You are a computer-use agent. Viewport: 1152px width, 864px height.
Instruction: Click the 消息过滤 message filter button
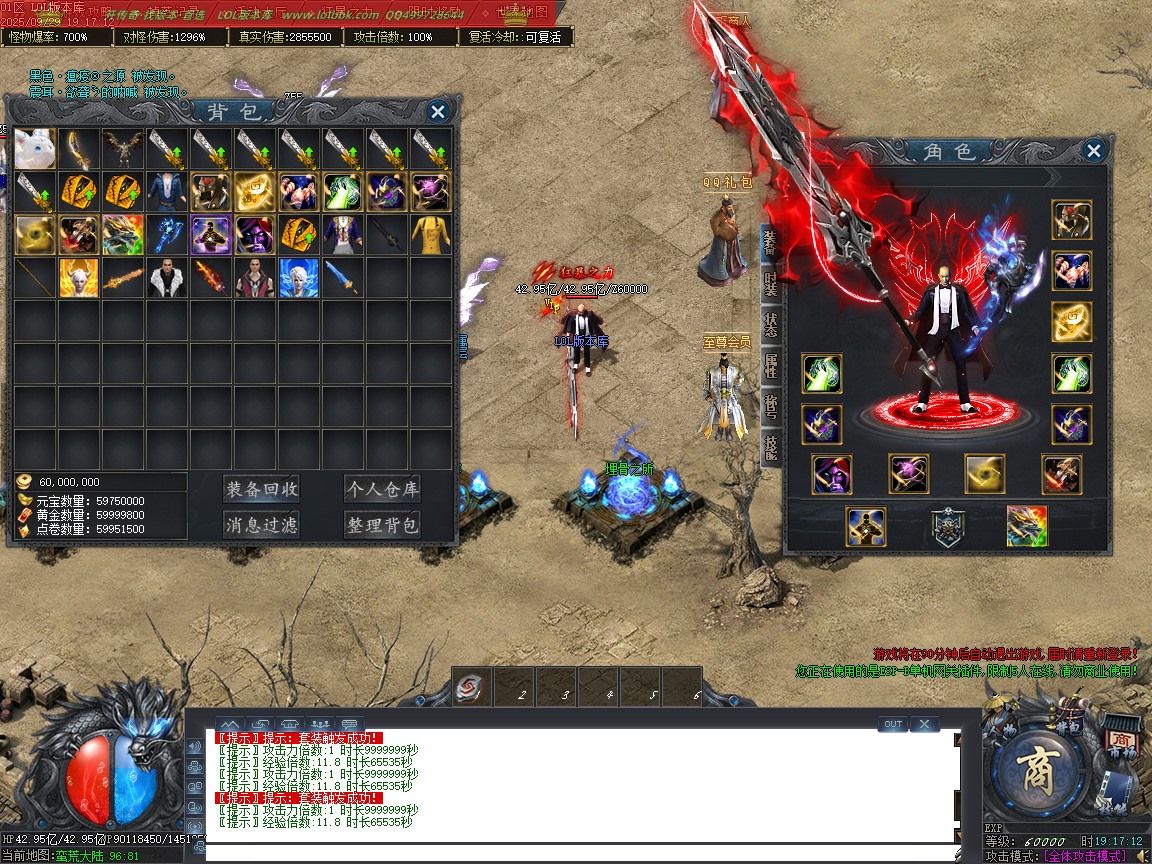click(x=262, y=525)
